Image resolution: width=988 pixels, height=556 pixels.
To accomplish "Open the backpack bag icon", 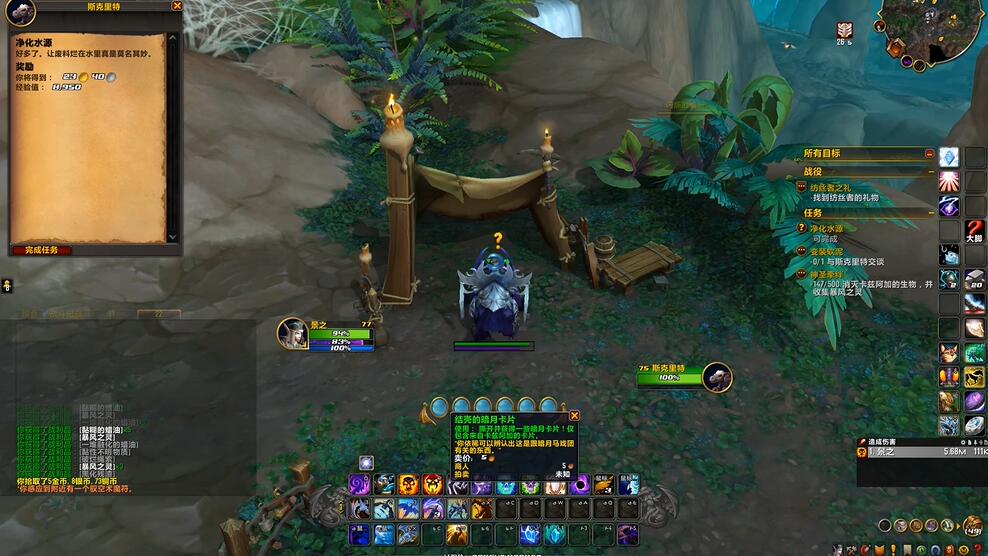I will click(x=972, y=526).
